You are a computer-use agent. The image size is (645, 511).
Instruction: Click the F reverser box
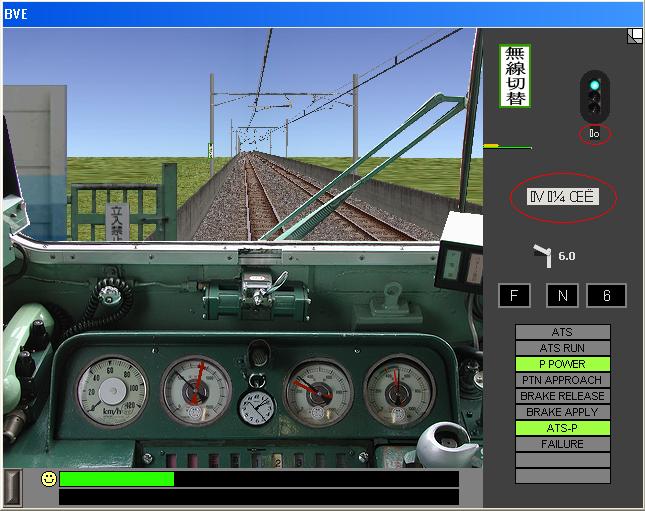(x=514, y=296)
